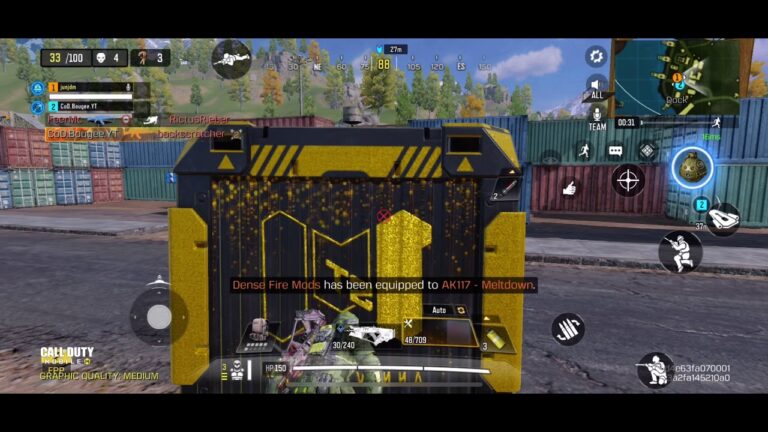Screen dimensions: 768x432
Task: Open the settings gear
Action: pos(596,56)
